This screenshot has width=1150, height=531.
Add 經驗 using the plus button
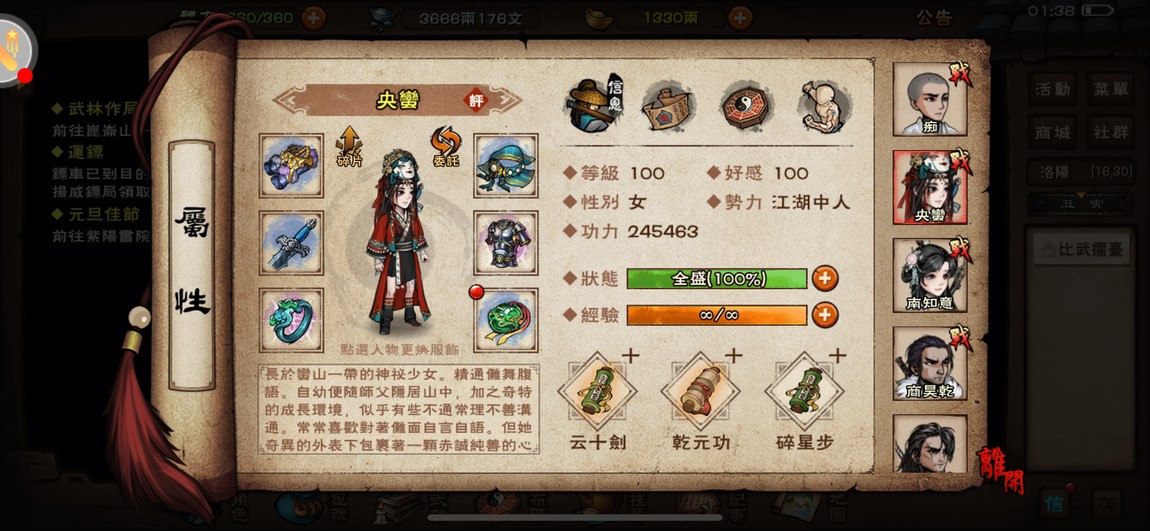point(825,315)
